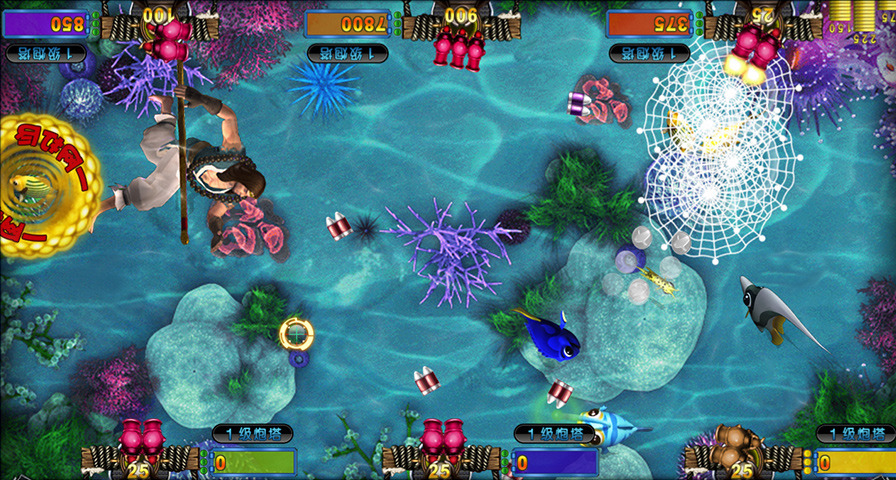
Task: Select the brown cannon beside the yellow panel
Action: coord(741,440)
